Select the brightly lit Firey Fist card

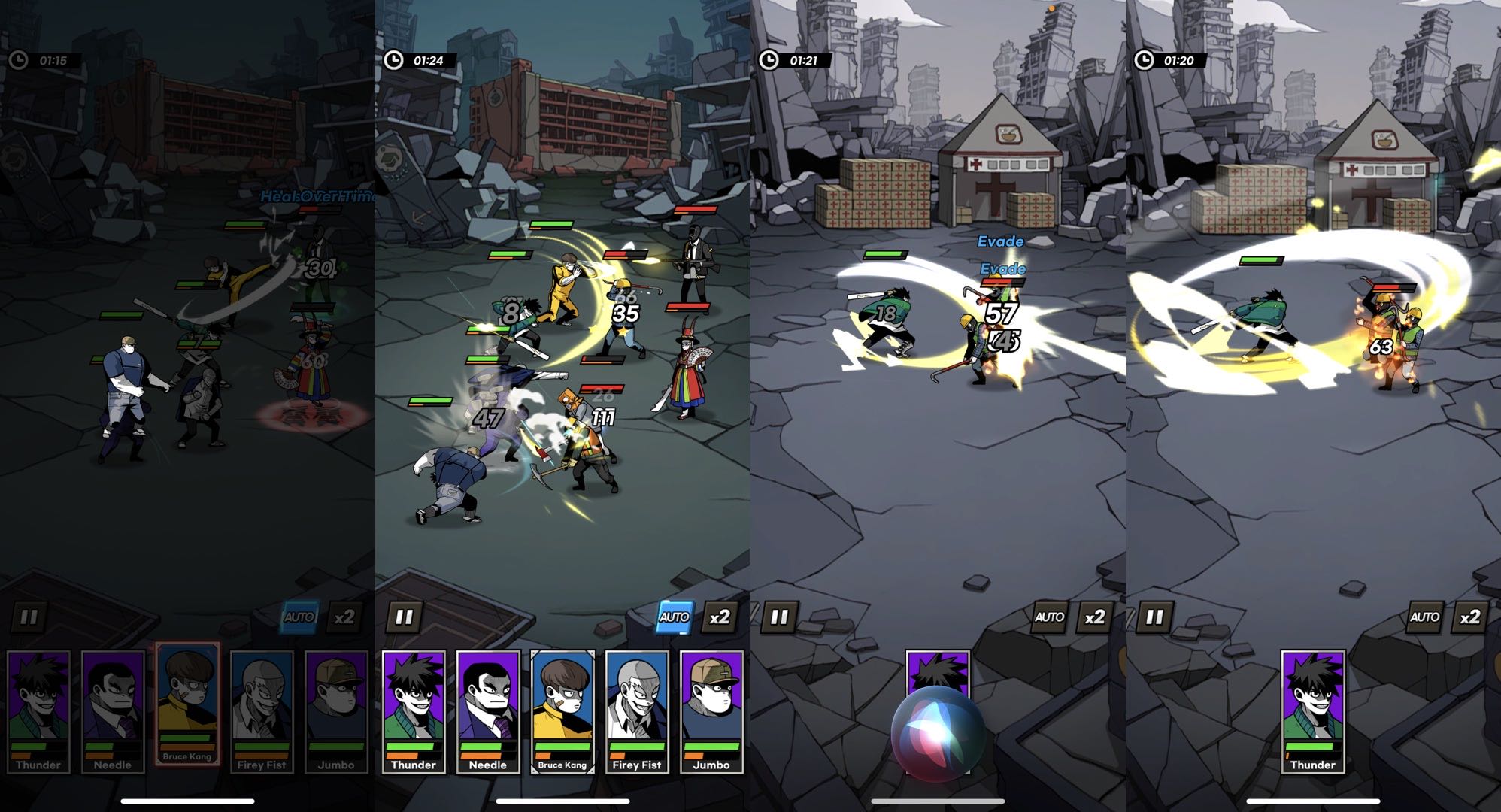pos(637,710)
